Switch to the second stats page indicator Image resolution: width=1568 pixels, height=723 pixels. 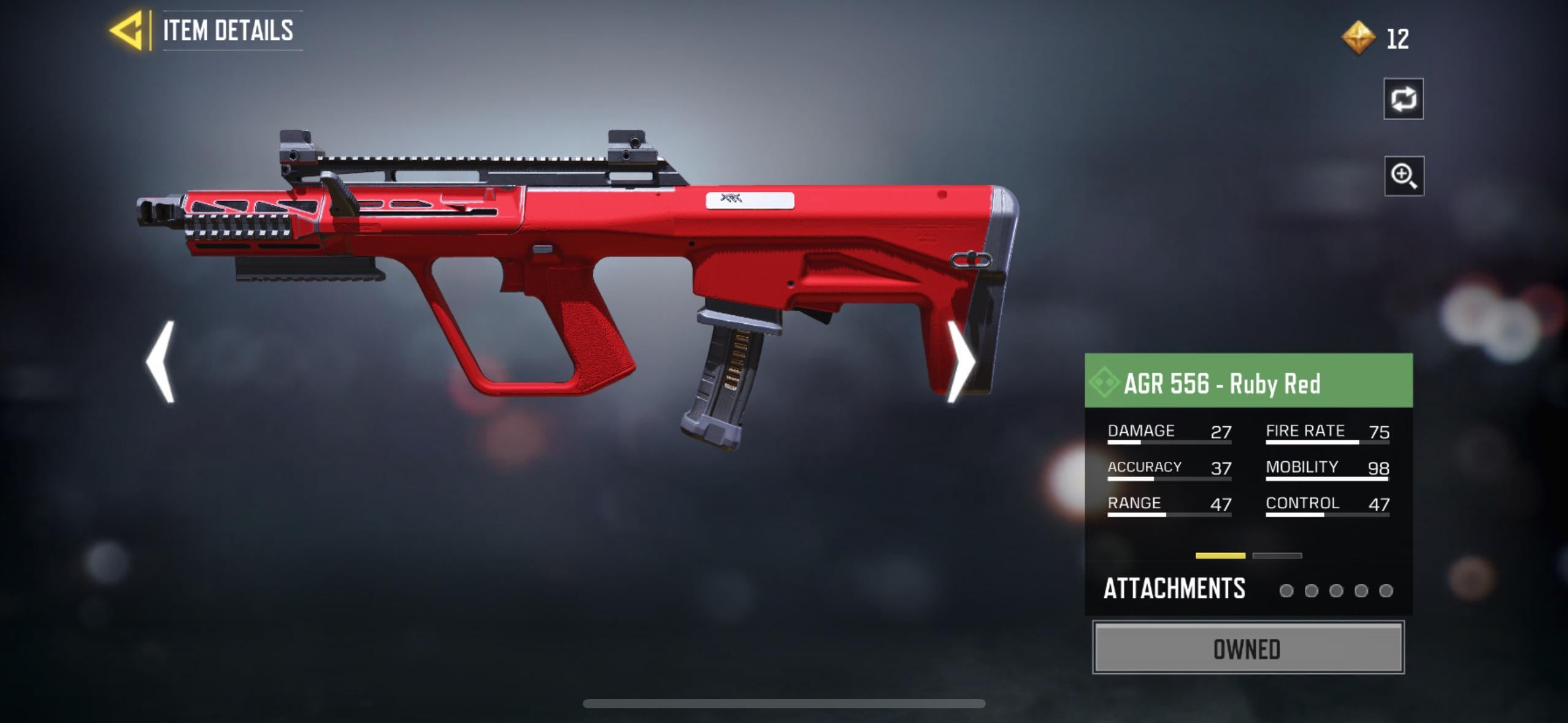coord(1277,556)
